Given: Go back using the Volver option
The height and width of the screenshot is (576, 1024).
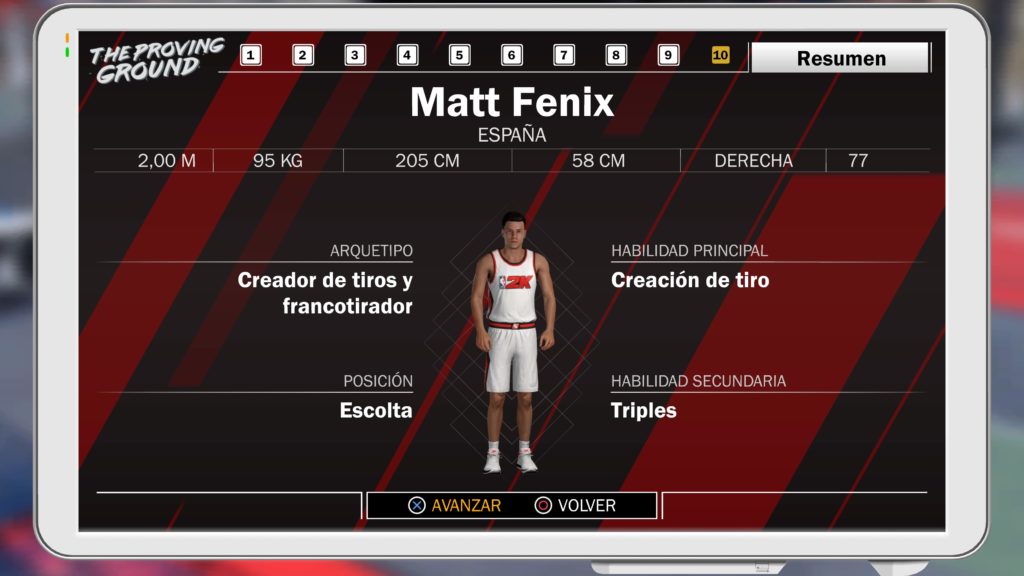Looking at the screenshot, I should click(x=576, y=506).
